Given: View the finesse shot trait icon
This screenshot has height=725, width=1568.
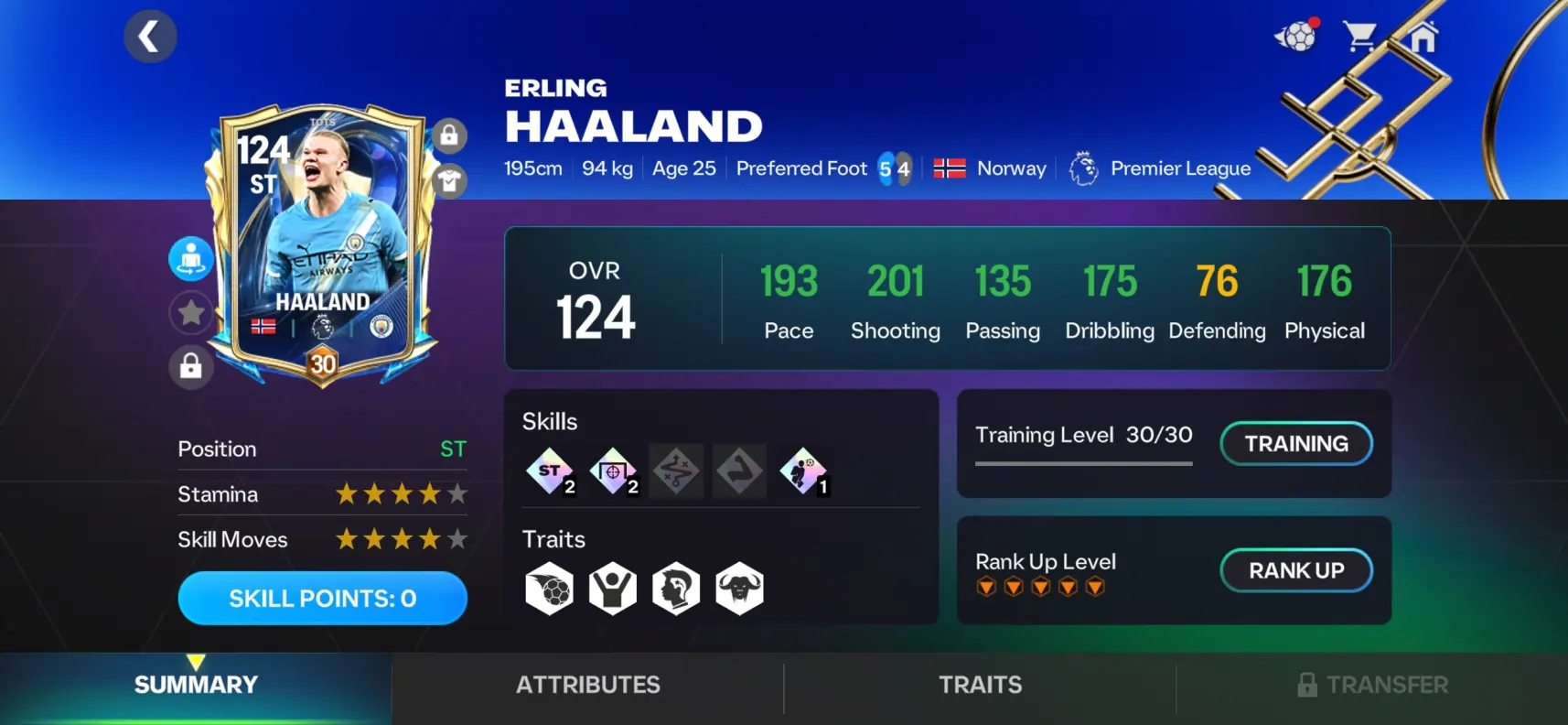Looking at the screenshot, I should [x=550, y=588].
